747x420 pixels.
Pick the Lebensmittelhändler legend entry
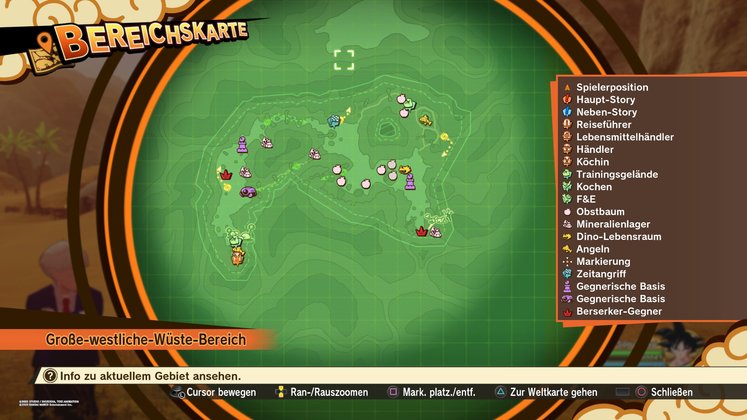624,137
